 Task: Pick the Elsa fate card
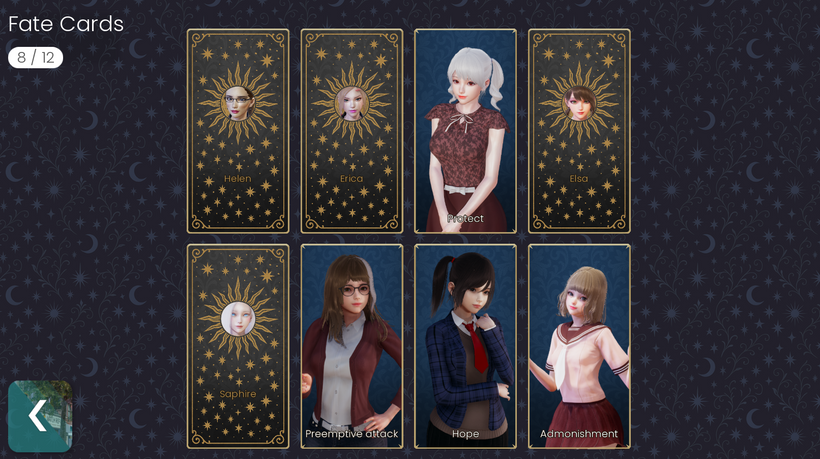point(580,131)
